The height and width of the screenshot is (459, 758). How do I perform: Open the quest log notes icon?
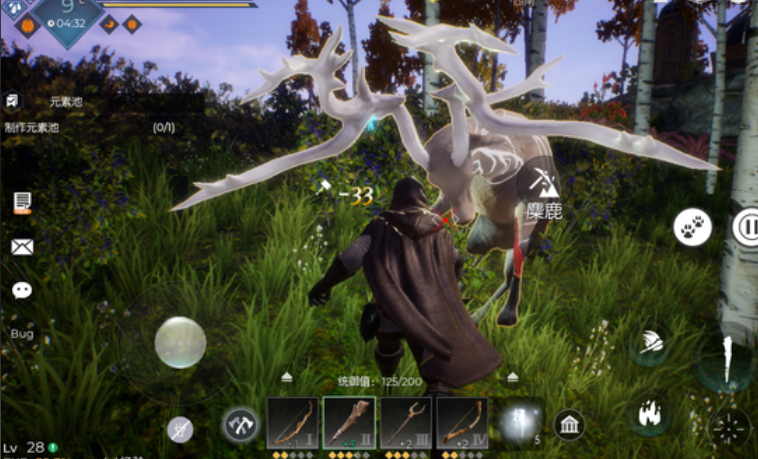coord(22,203)
